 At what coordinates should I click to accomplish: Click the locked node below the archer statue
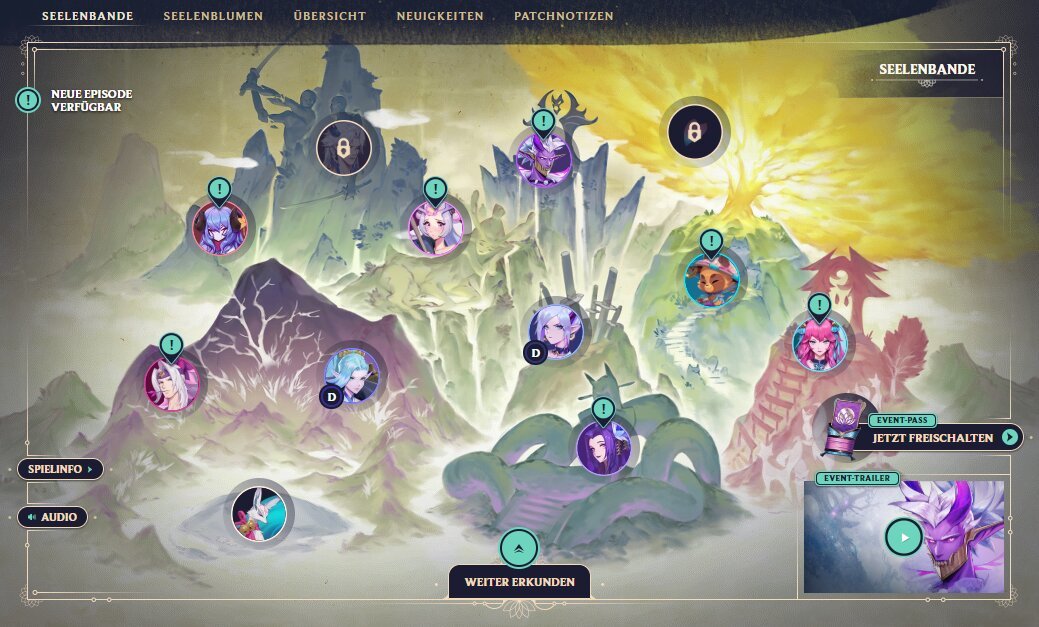point(344,149)
